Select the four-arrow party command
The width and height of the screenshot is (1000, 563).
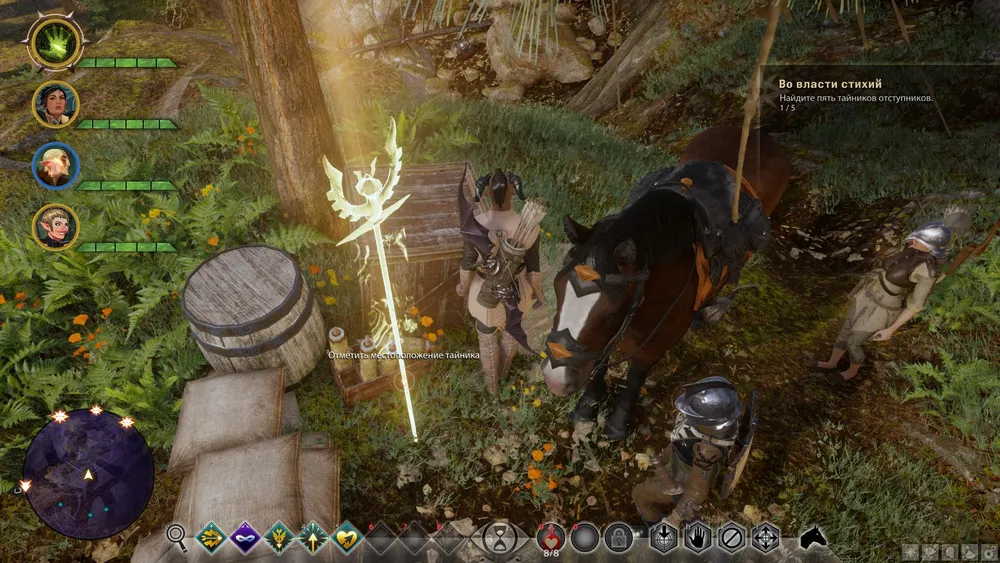pyautogui.click(x=766, y=538)
